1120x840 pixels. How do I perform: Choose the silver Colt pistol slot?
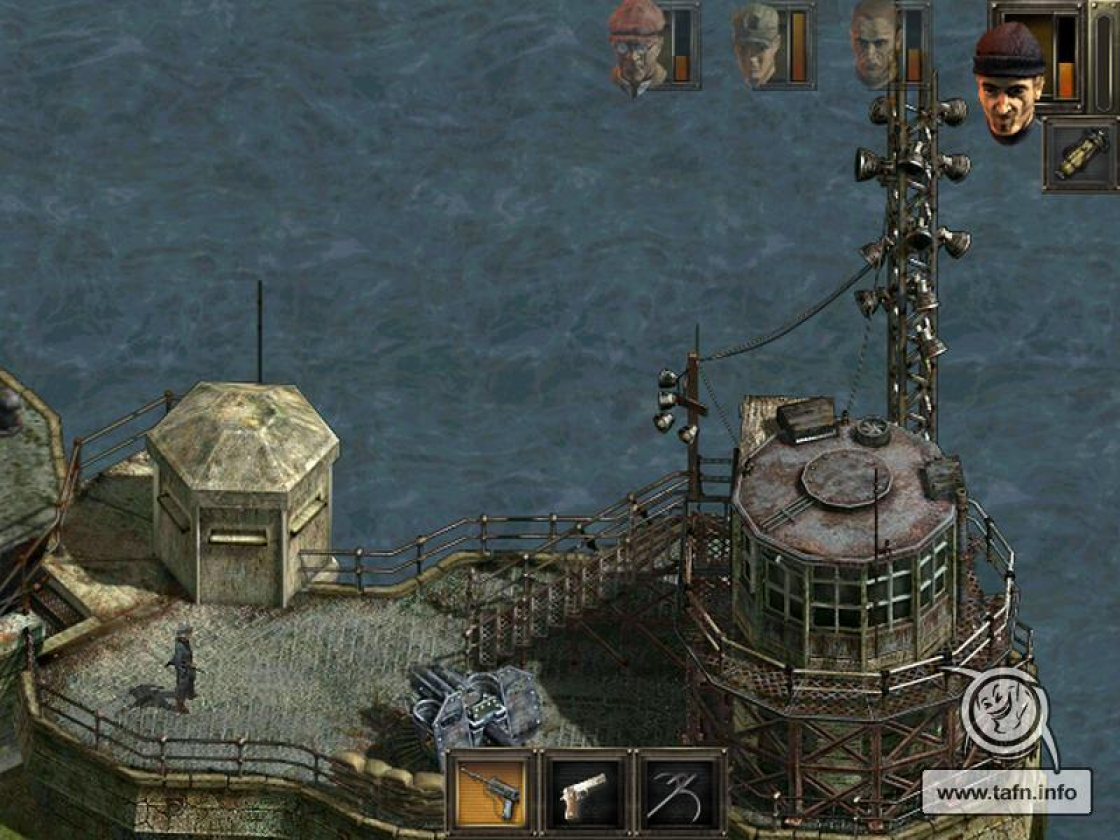[x=586, y=791]
